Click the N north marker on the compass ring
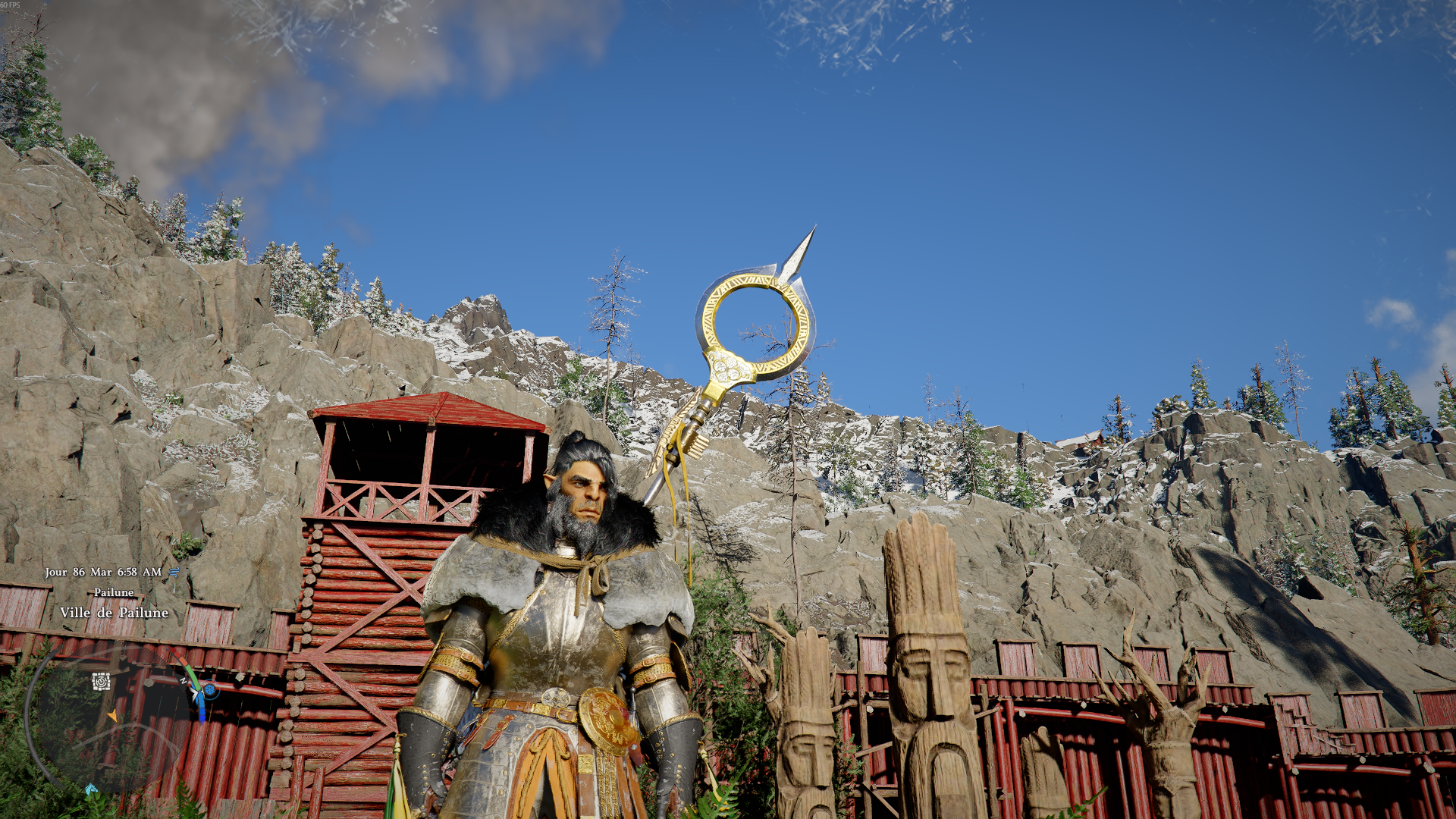 coord(184,681)
